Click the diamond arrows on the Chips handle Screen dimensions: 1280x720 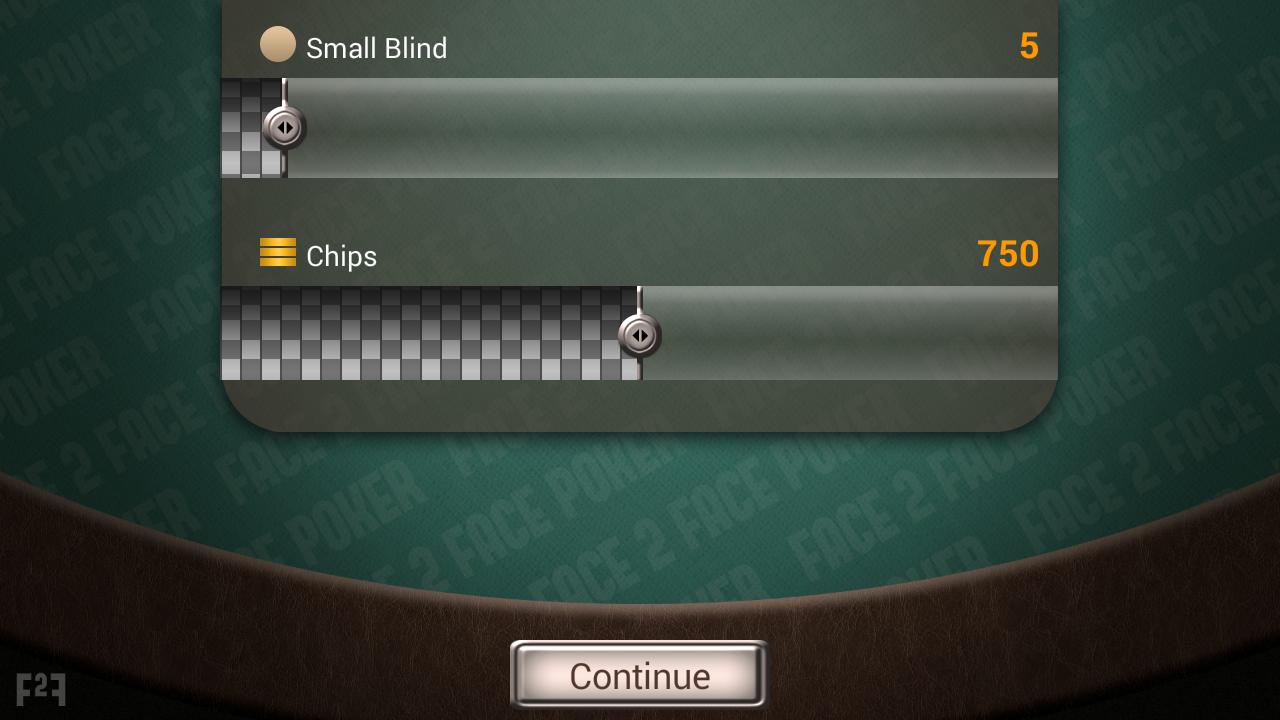[640, 337]
